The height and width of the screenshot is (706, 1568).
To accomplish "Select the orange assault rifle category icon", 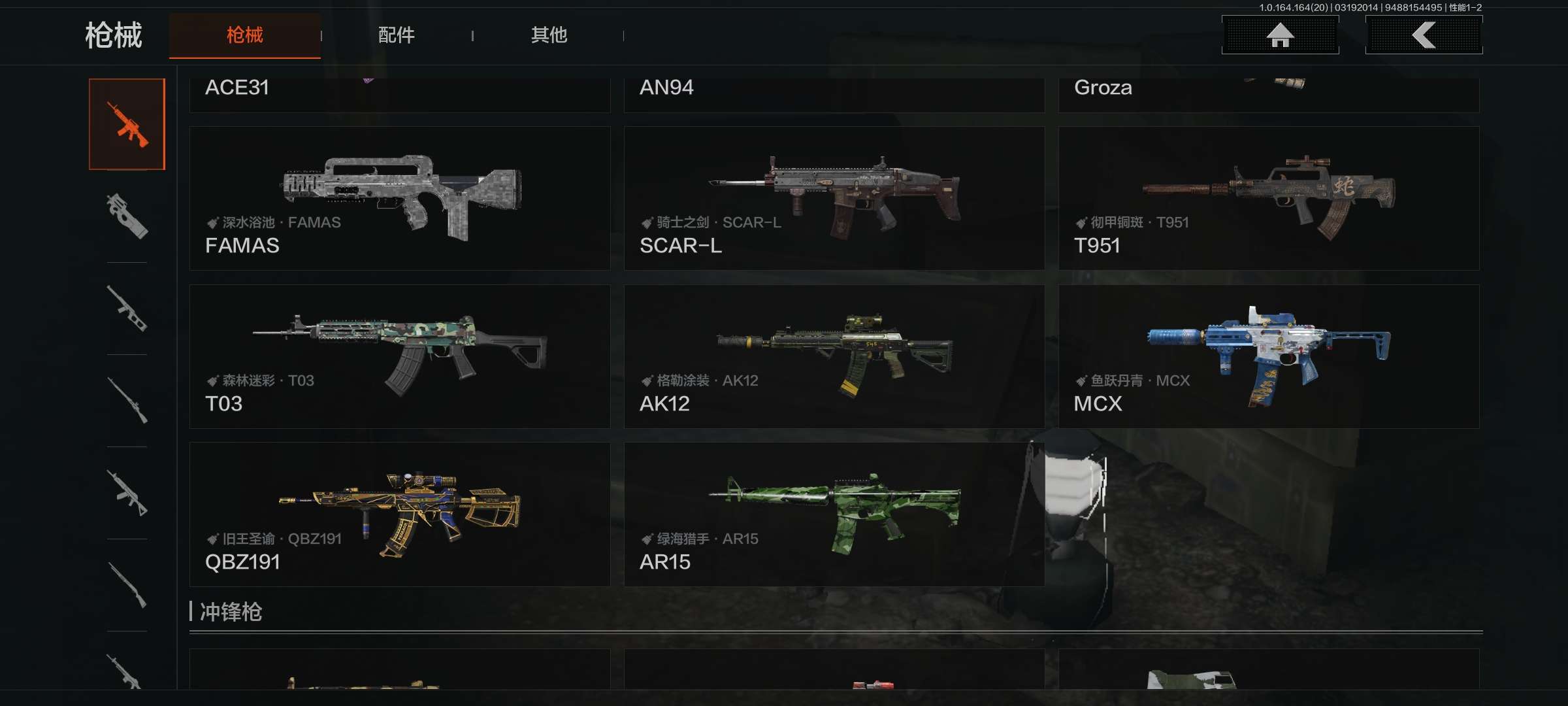I will coord(127,124).
